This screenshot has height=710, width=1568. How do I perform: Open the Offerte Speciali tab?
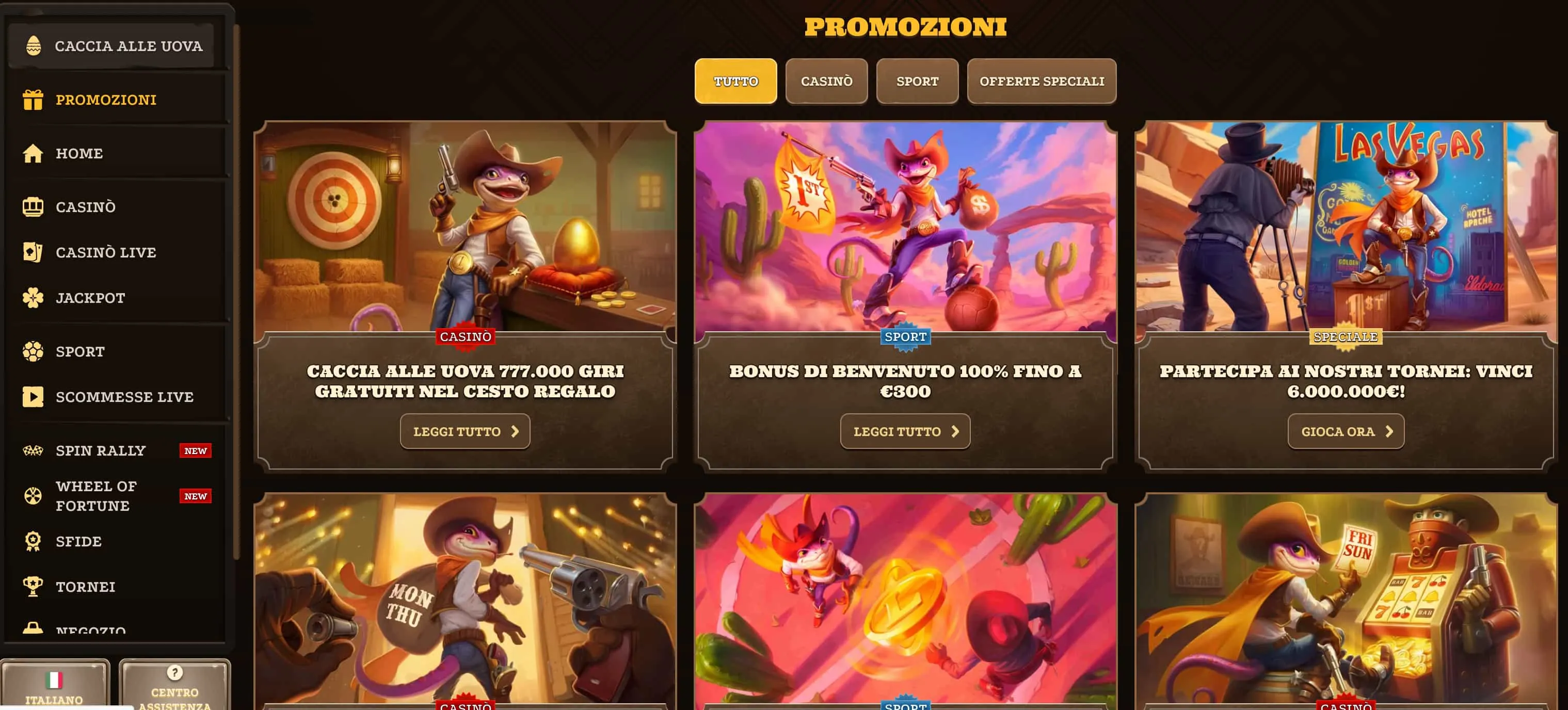1042,81
